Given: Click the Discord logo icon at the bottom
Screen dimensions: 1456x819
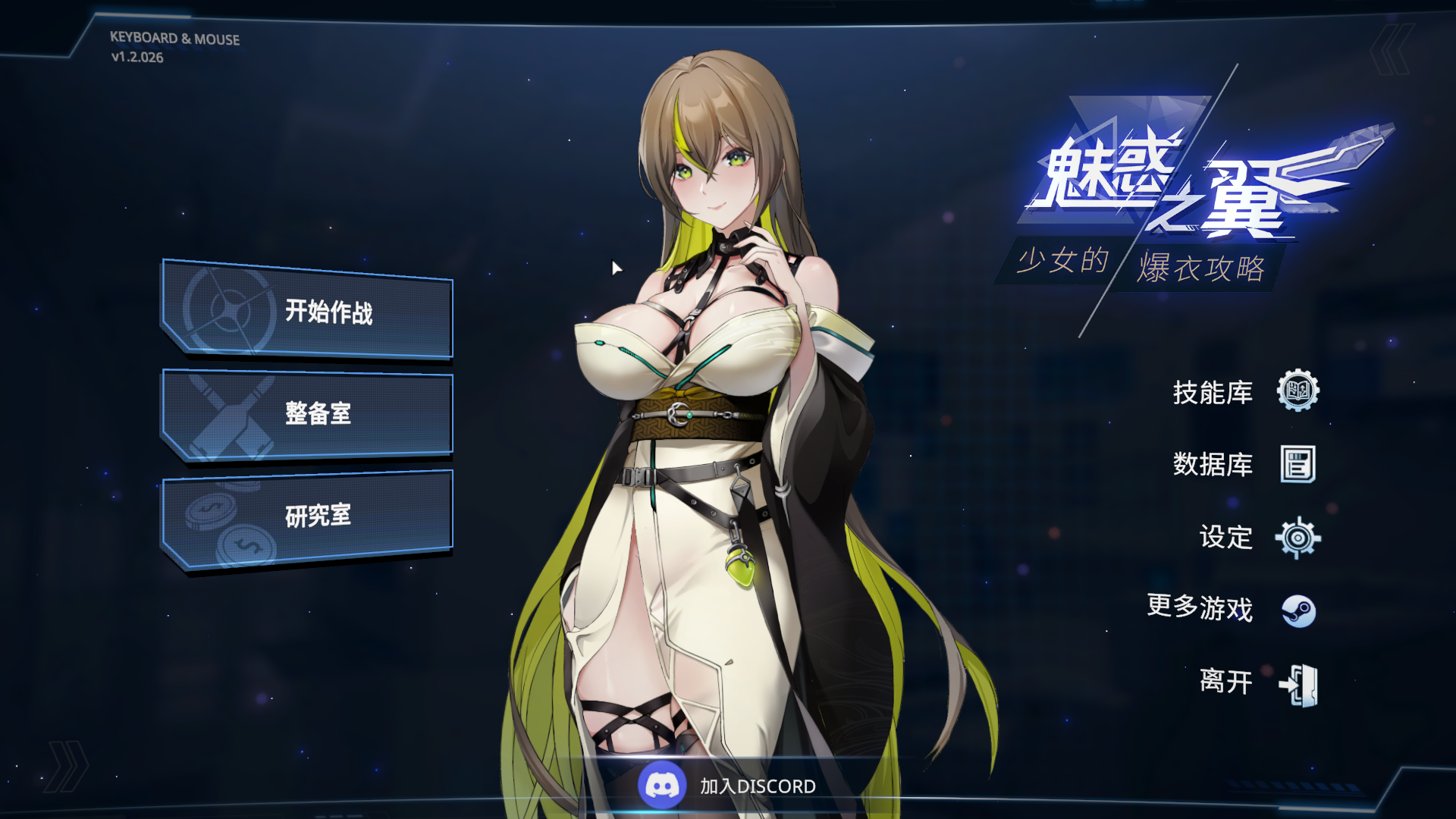Looking at the screenshot, I should [x=662, y=786].
